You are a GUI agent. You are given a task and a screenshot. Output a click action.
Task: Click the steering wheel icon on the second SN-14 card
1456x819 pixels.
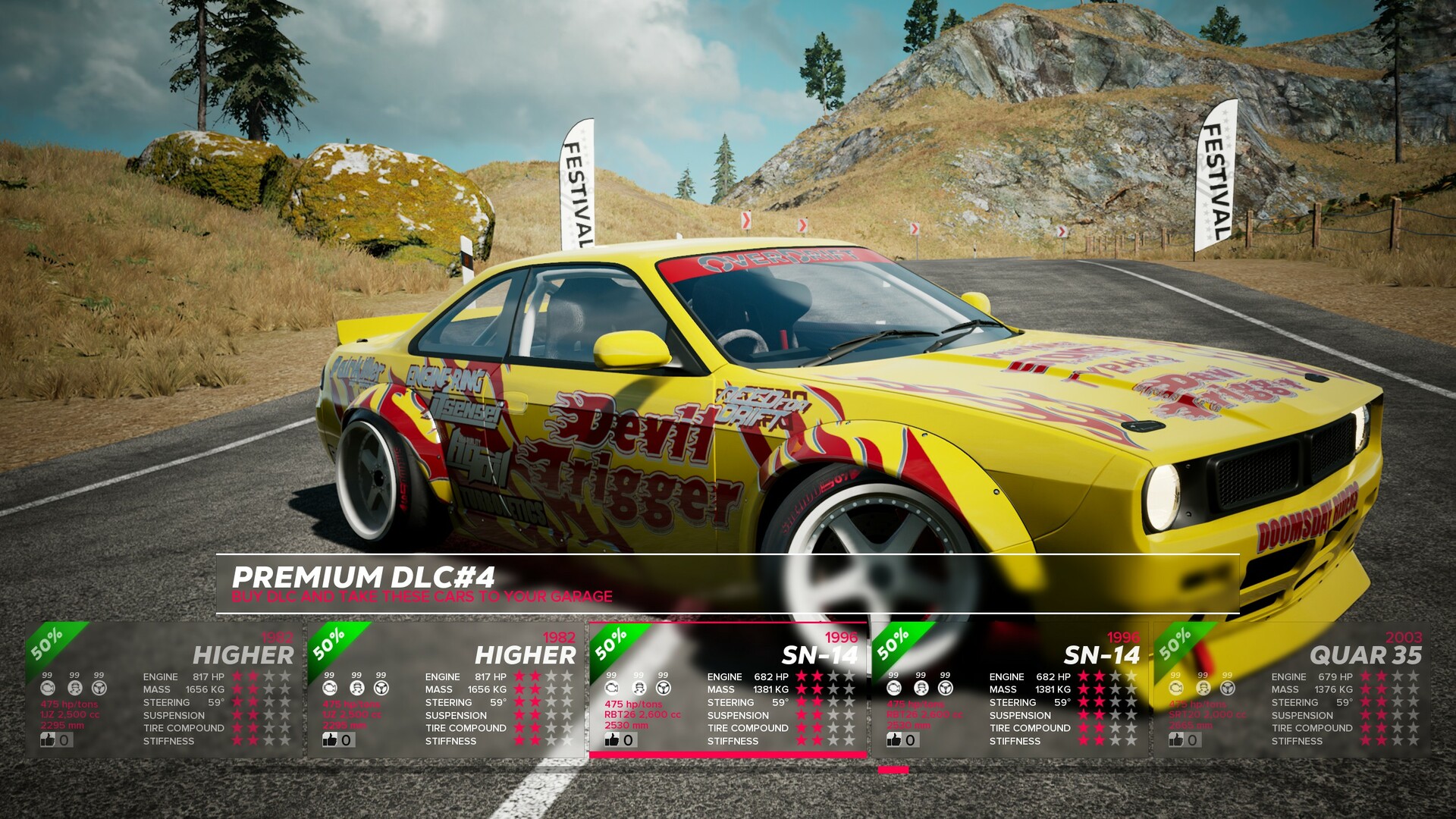click(943, 687)
